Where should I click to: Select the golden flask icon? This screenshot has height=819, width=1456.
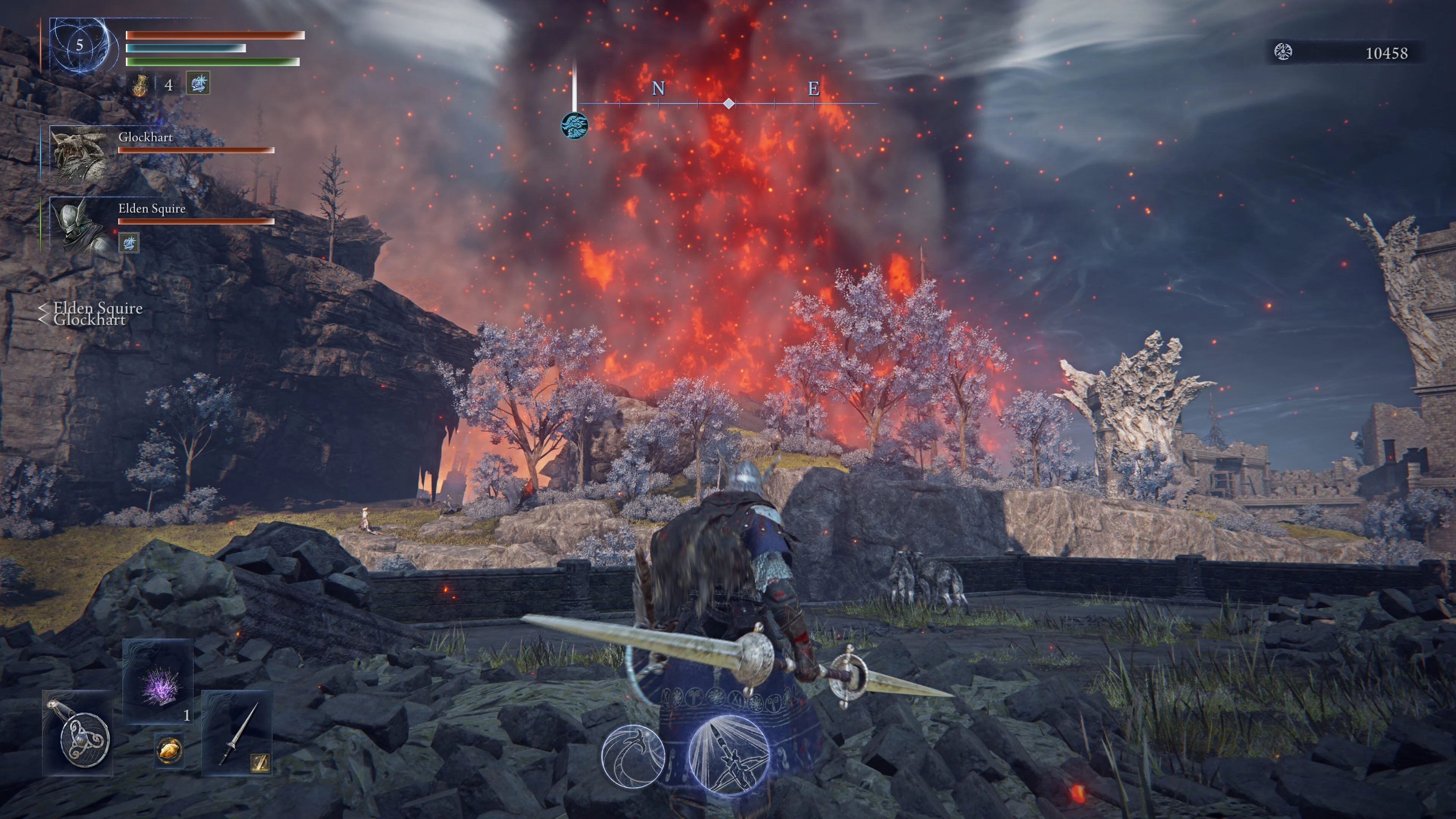point(140,85)
